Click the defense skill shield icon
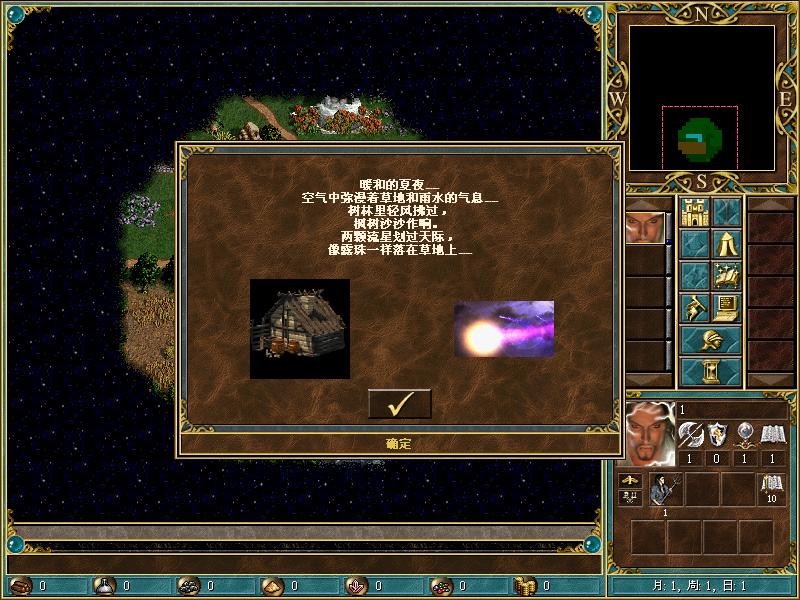800x600 pixels. (x=717, y=434)
